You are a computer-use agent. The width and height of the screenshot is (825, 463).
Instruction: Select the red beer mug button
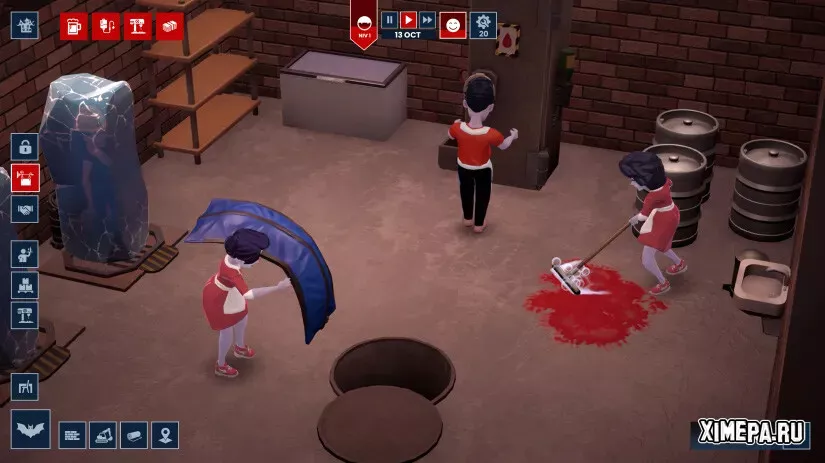point(74,26)
